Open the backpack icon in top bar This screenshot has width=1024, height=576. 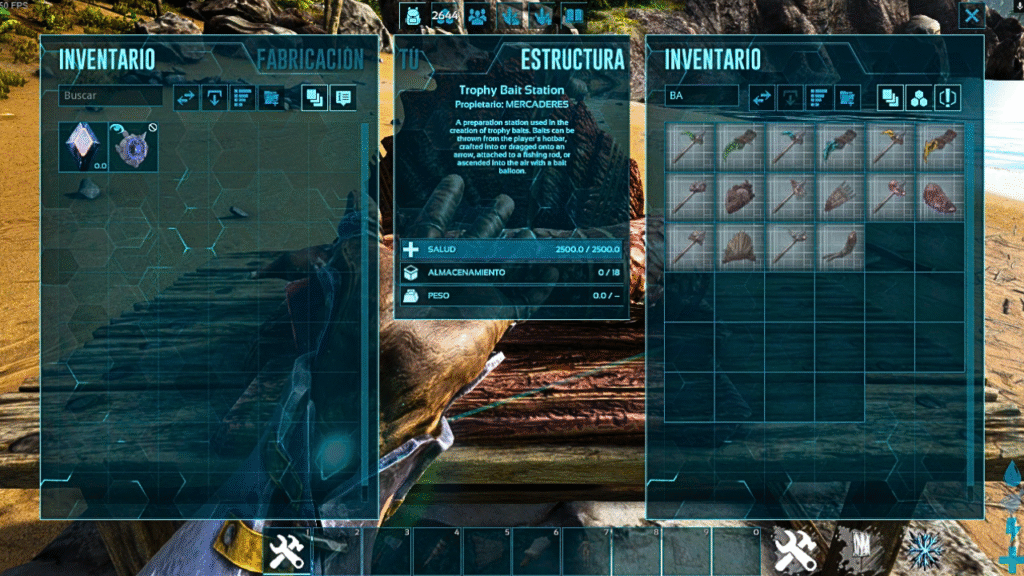point(412,16)
